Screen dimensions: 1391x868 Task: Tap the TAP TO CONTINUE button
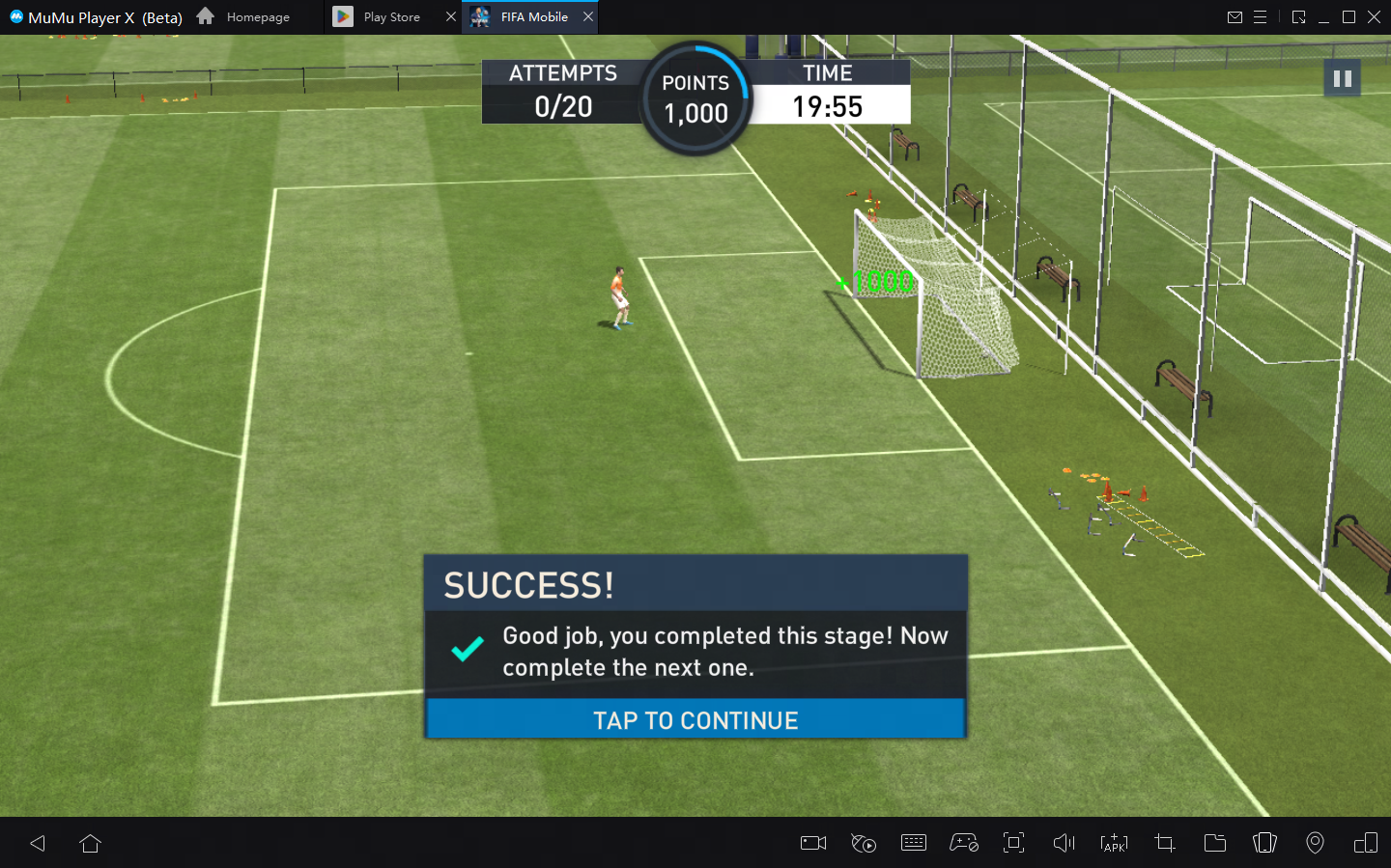click(695, 720)
